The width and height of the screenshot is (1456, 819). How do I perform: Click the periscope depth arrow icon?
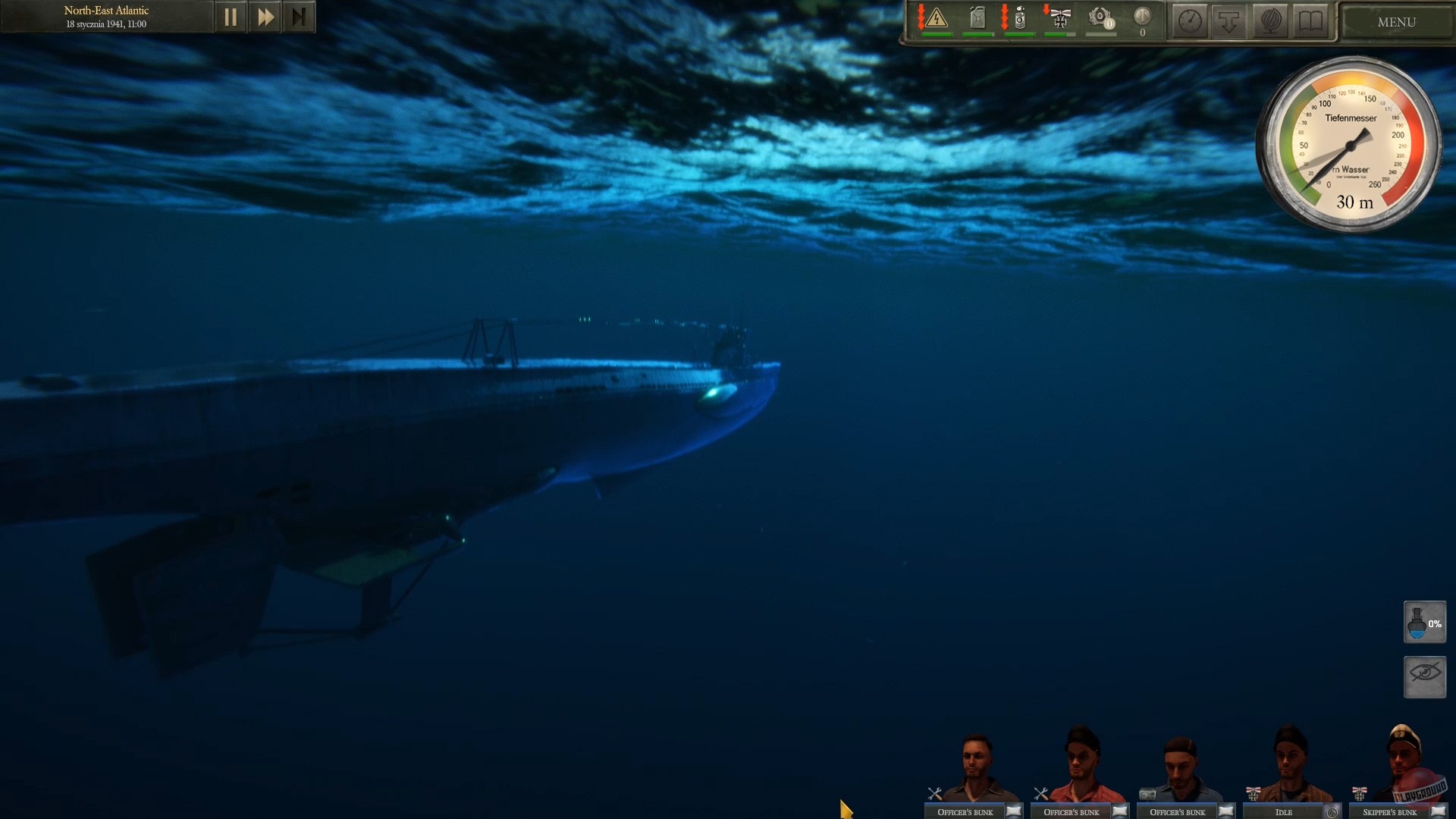(1228, 21)
